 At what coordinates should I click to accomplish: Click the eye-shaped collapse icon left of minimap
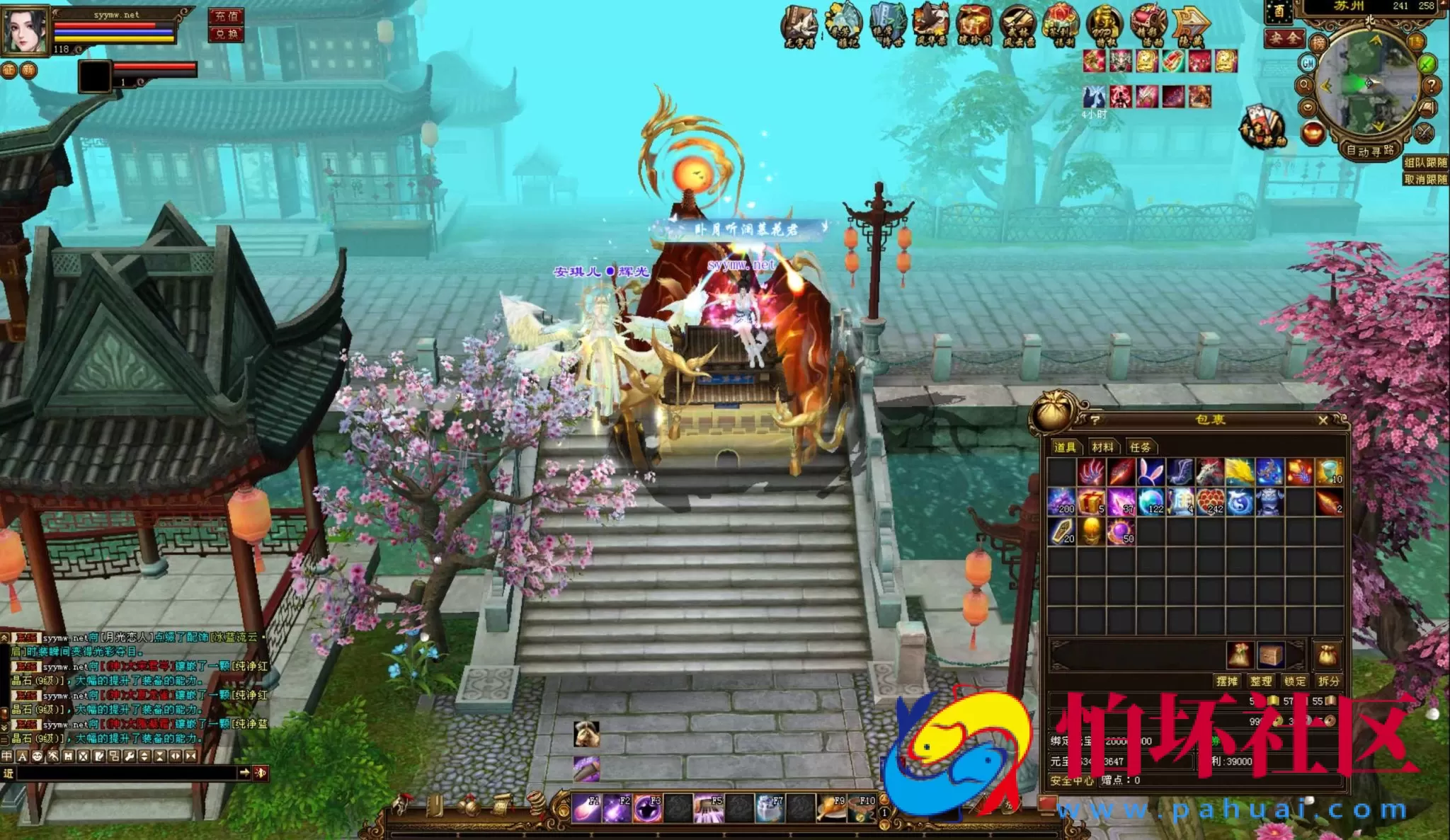pyautogui.click(x=1308, y=108)
